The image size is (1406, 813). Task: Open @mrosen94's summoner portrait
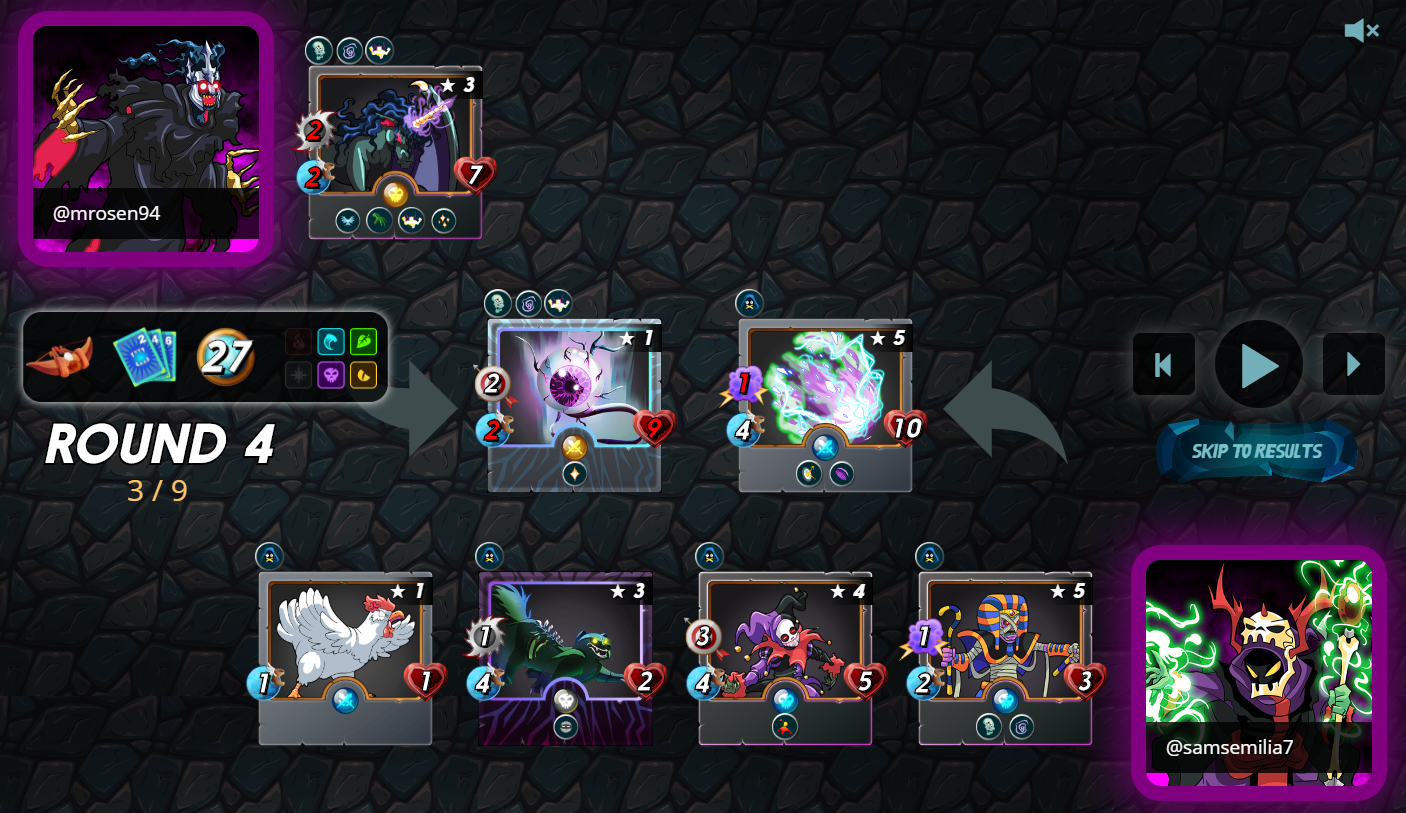pyautogui.click(x=146, y=138)
